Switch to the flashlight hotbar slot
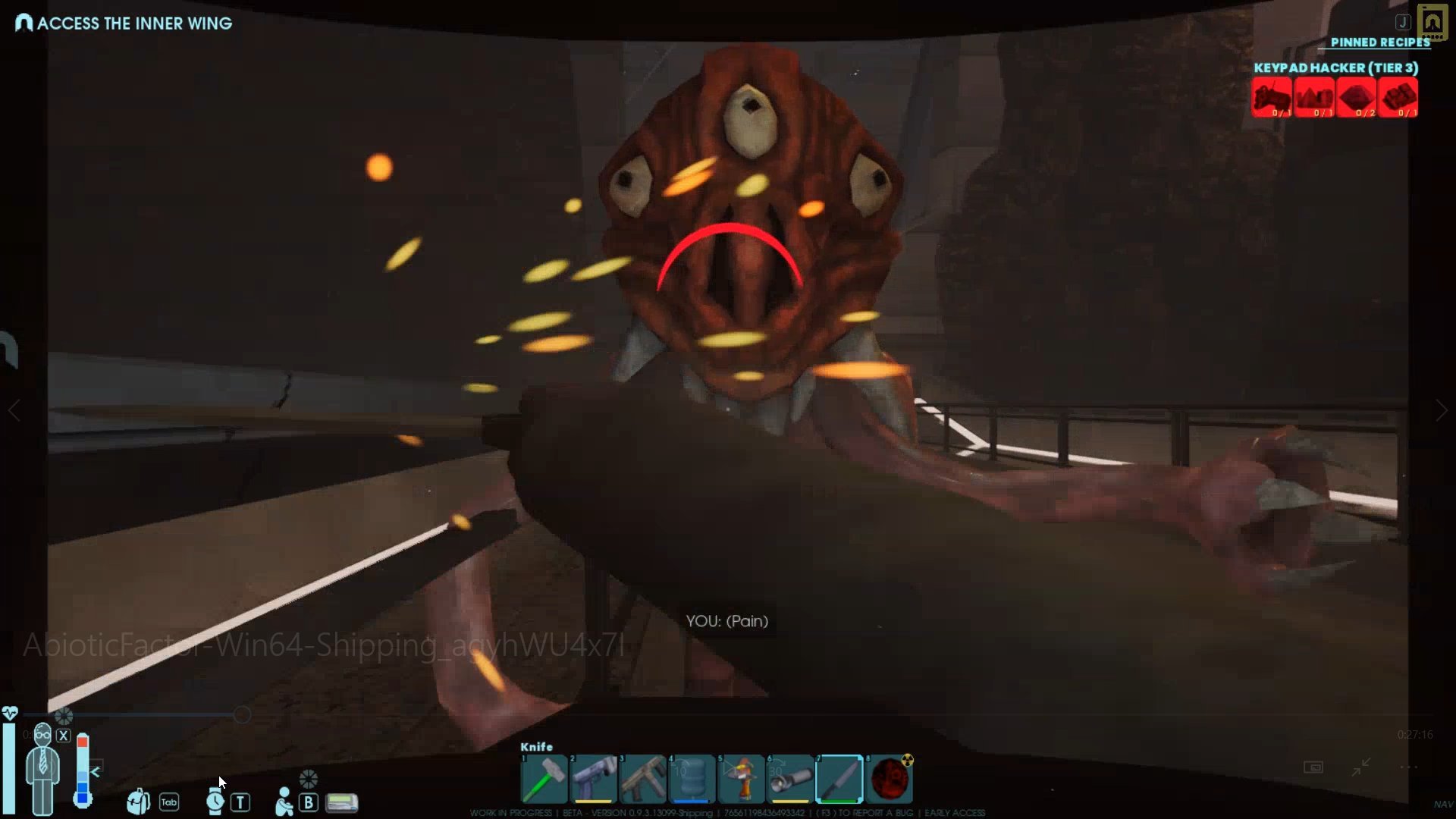 point(790,779)
